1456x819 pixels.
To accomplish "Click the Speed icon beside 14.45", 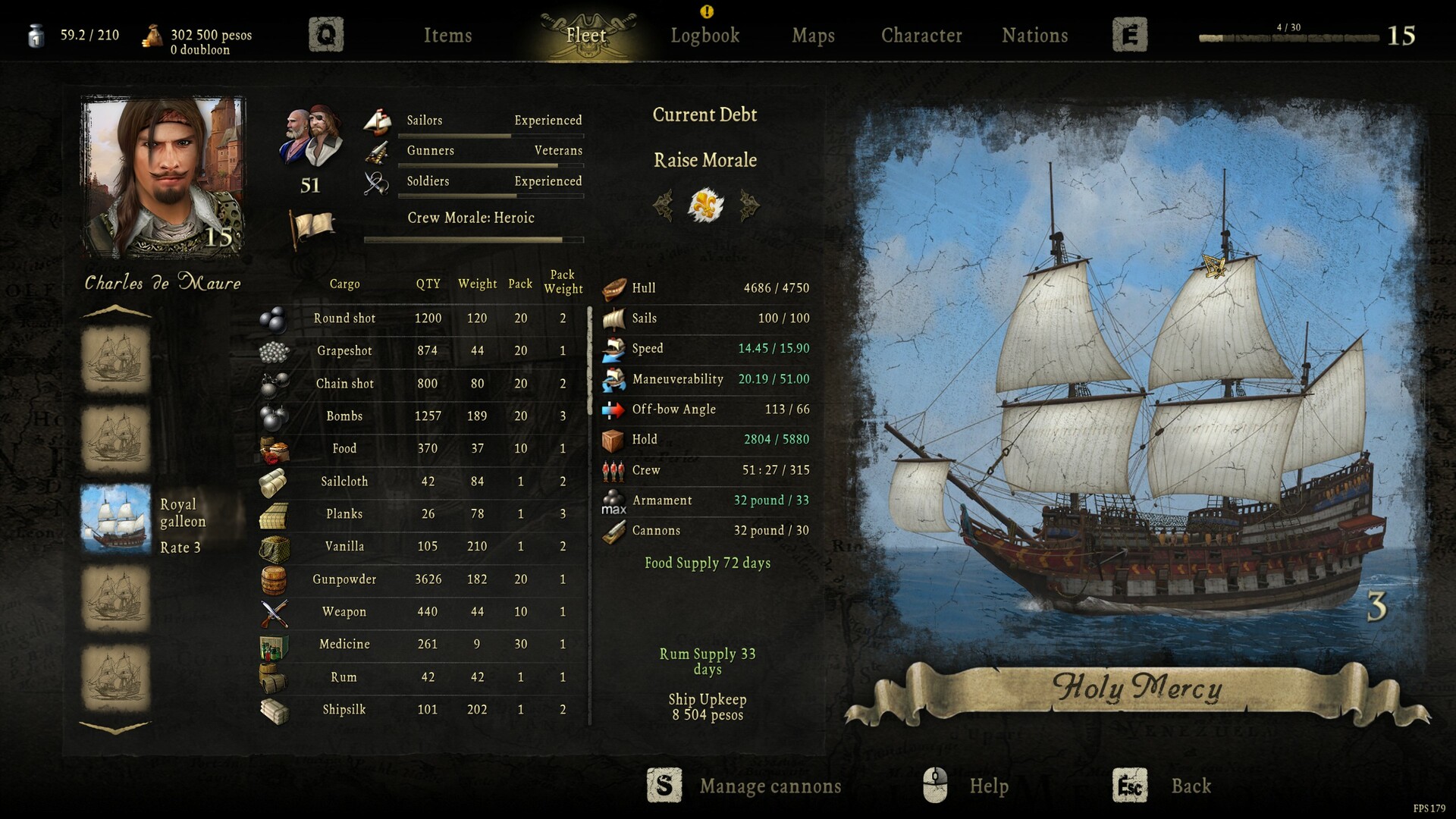I will [614, 348].
